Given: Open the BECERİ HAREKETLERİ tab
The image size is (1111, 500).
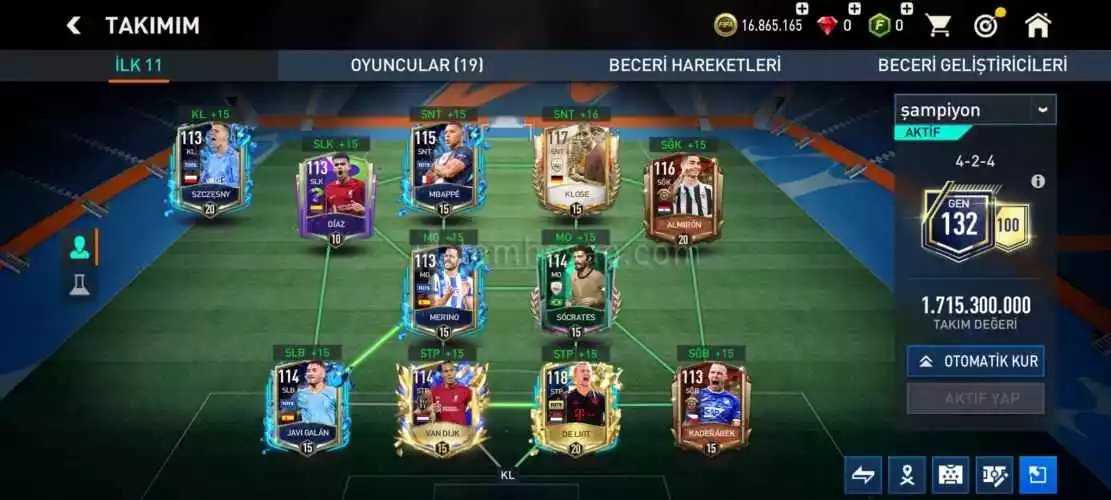Looking at the screenshot, I should 694,65.
